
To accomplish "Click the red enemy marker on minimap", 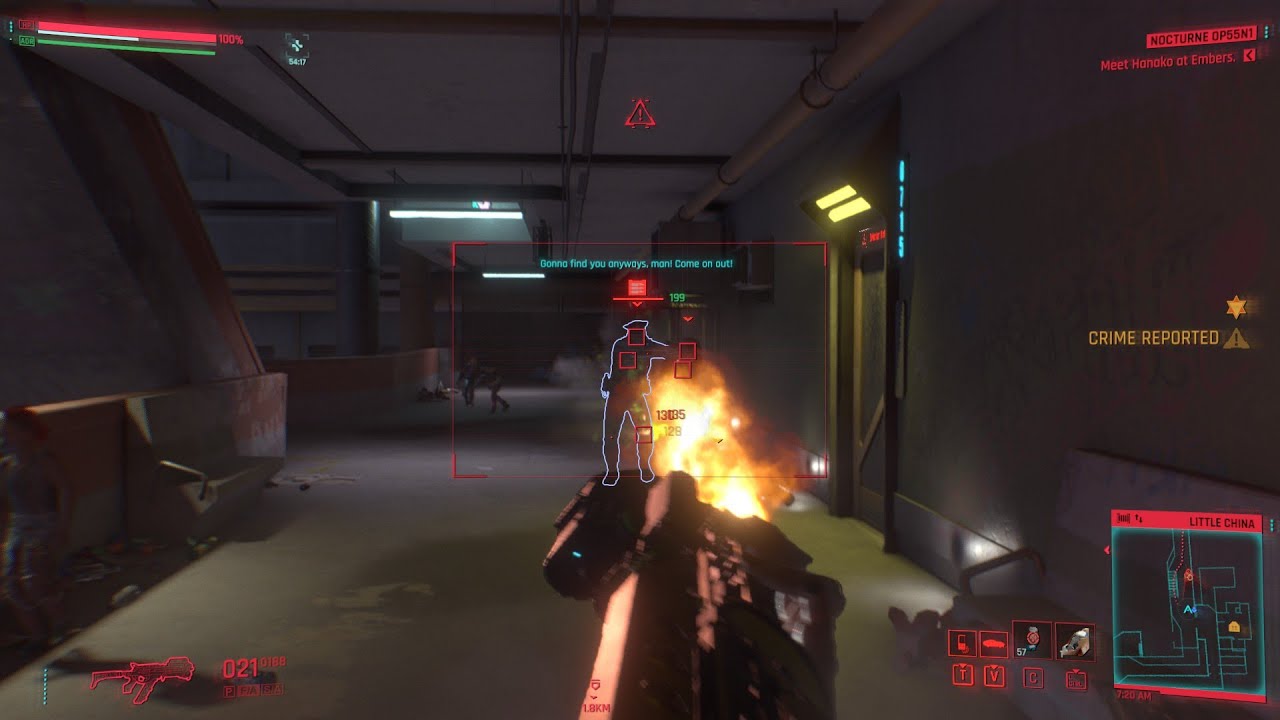I will click(x=1189, y=576).
